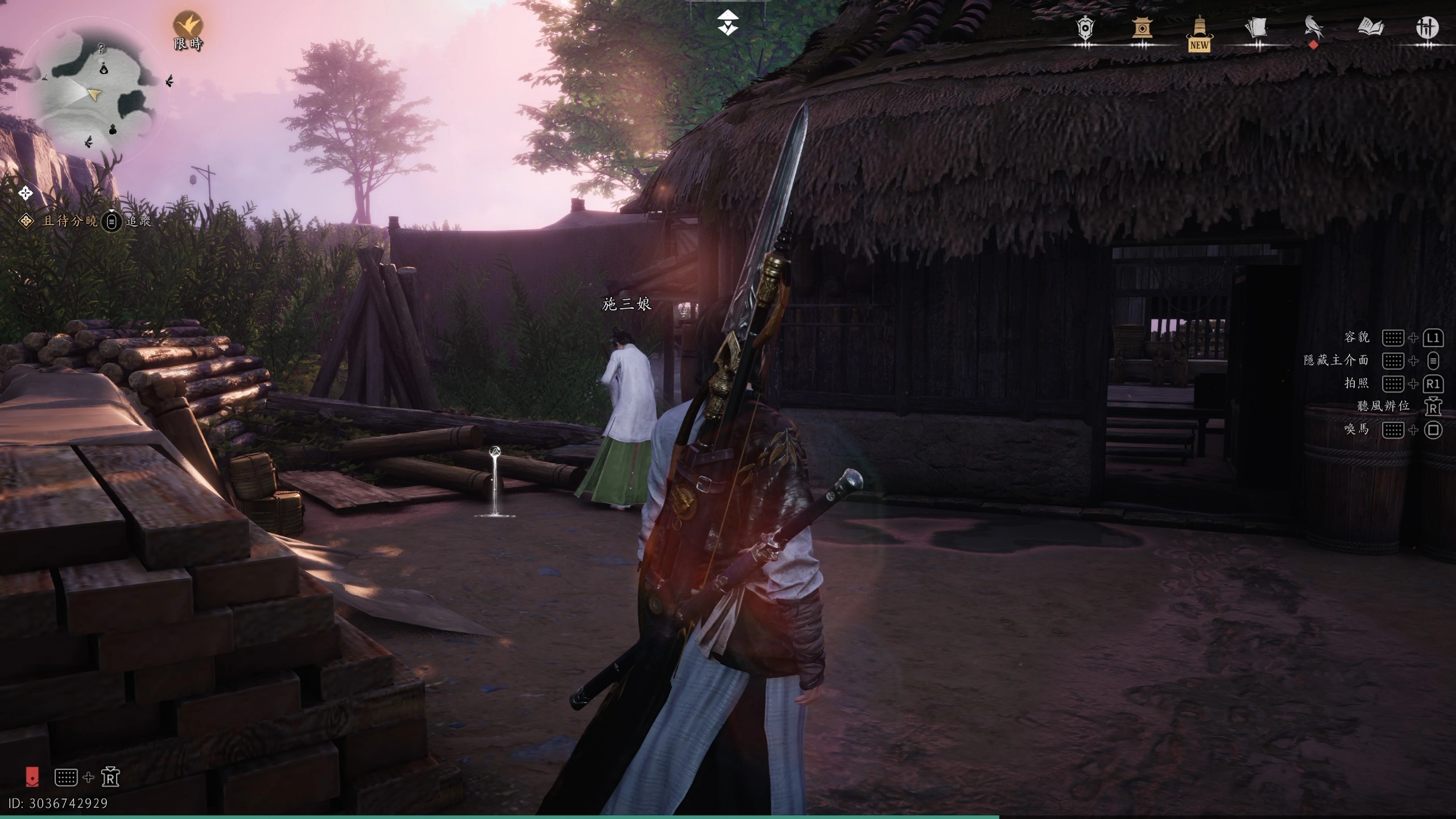Open the stacked papers icon
The width and height of the screenshot is (1456, 819).
pyautogui.click(x=1256, y=28)
